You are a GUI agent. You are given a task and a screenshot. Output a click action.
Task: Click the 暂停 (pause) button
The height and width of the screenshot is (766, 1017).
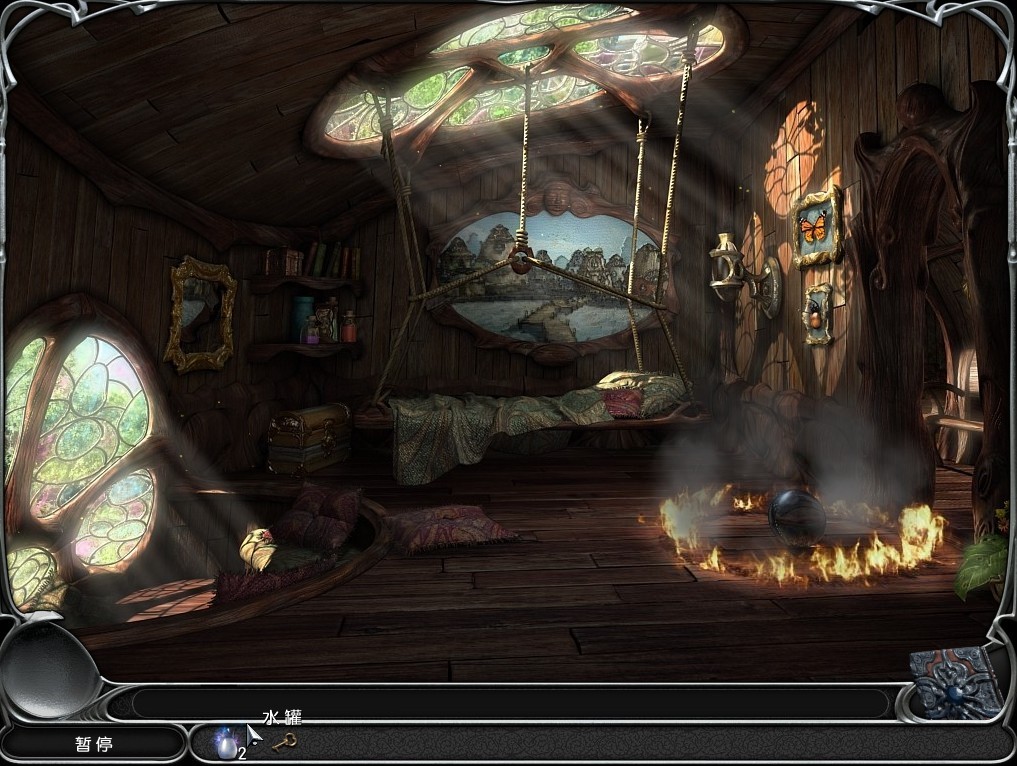[93, 744]
